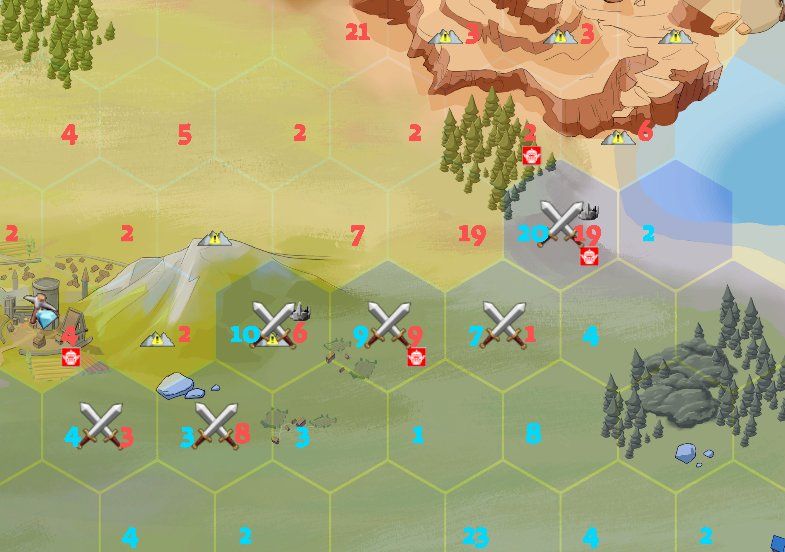Target the red hex with 7 troops
Image resolution: width=785 pixels, height=552 pixels.
[357, 236]
